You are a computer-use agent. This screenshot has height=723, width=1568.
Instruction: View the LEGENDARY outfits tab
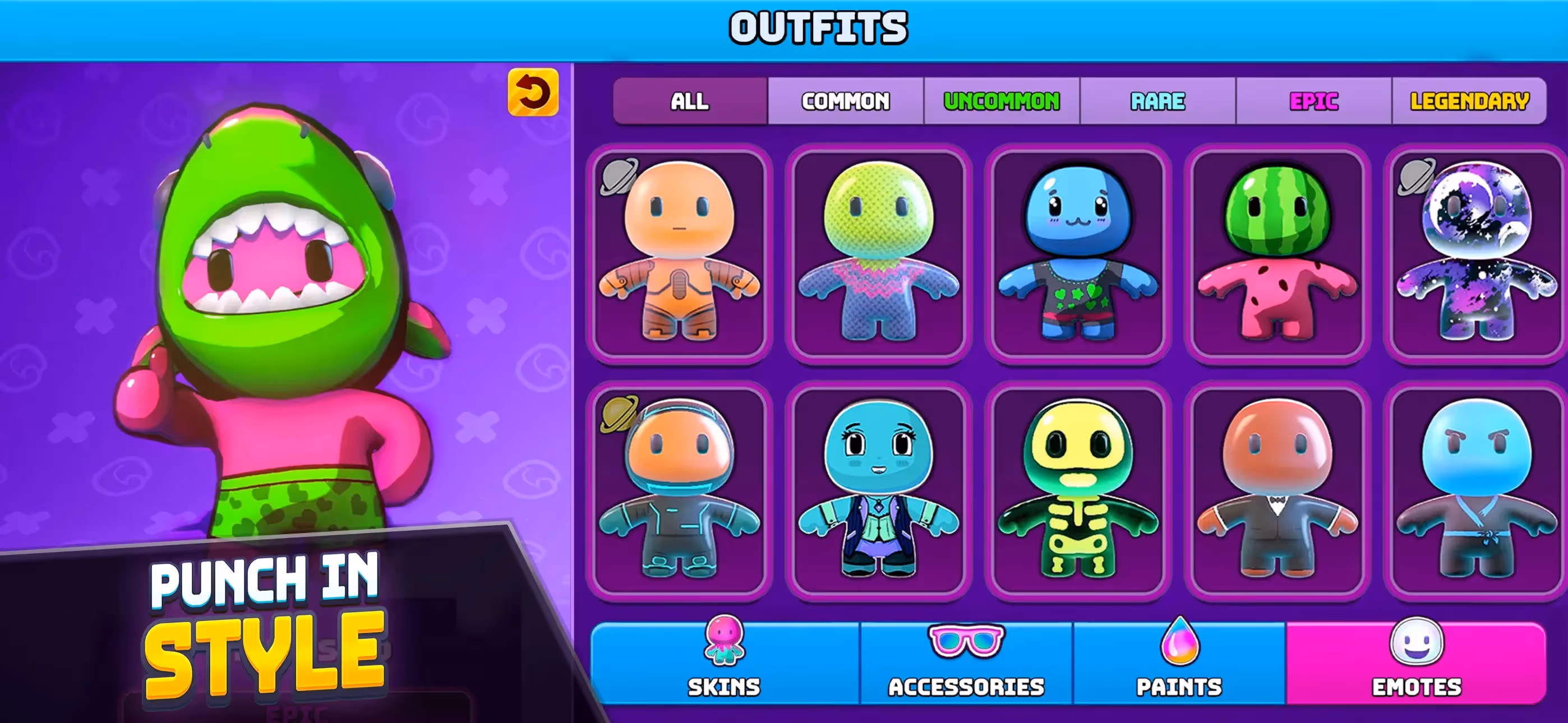click(1469, 101)
